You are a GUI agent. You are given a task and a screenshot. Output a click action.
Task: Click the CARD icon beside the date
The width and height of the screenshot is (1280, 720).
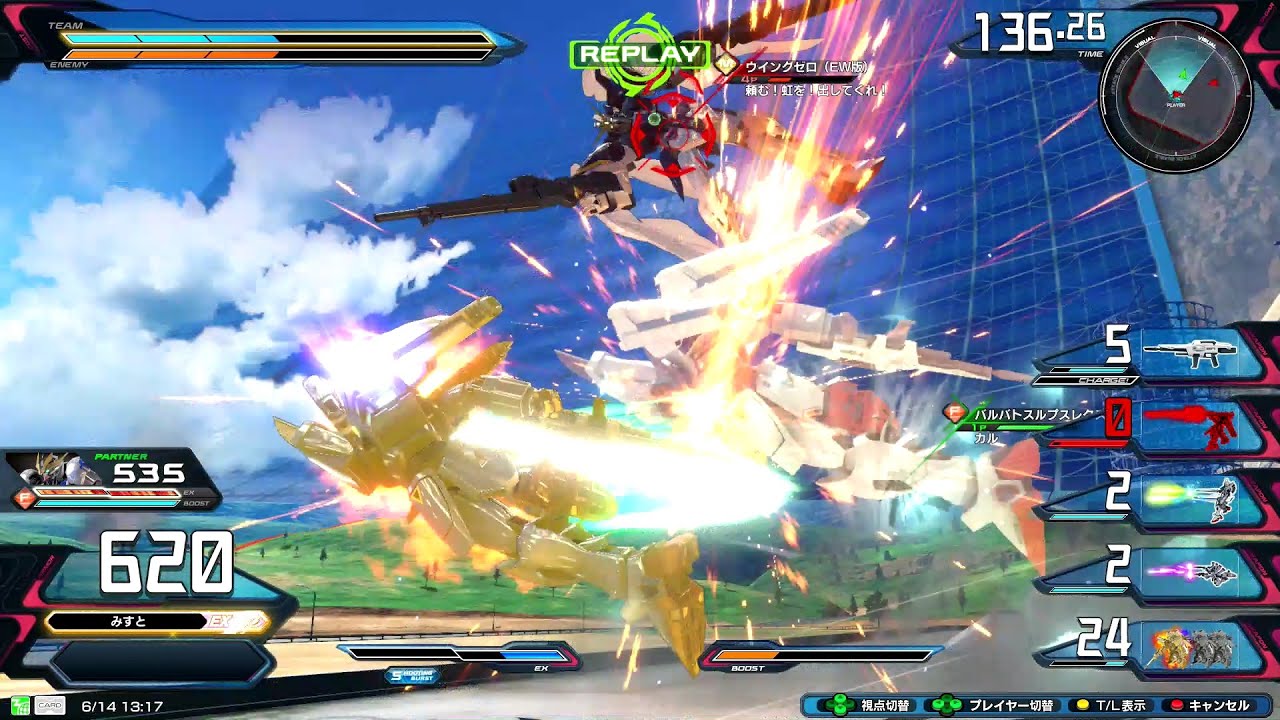click(50, 706)
